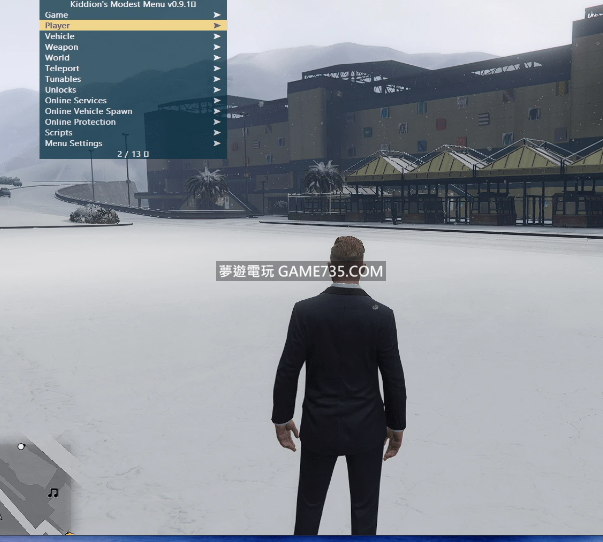This screenshot has height=542, width=603.
Task: Choose Online Vehicle Spawn
Action: [x=88, y=111]
